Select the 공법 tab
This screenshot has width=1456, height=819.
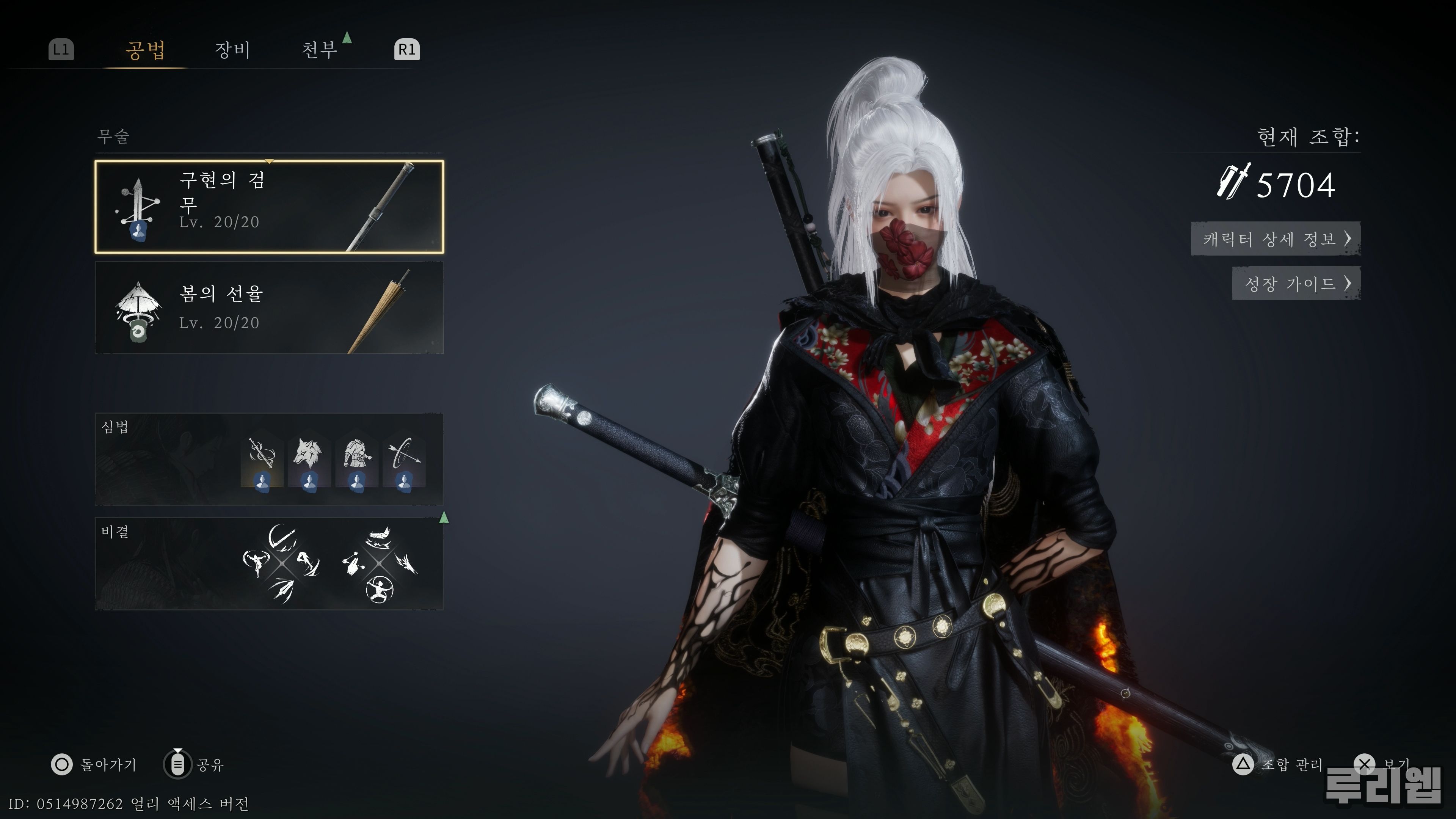tap(145, 50)
